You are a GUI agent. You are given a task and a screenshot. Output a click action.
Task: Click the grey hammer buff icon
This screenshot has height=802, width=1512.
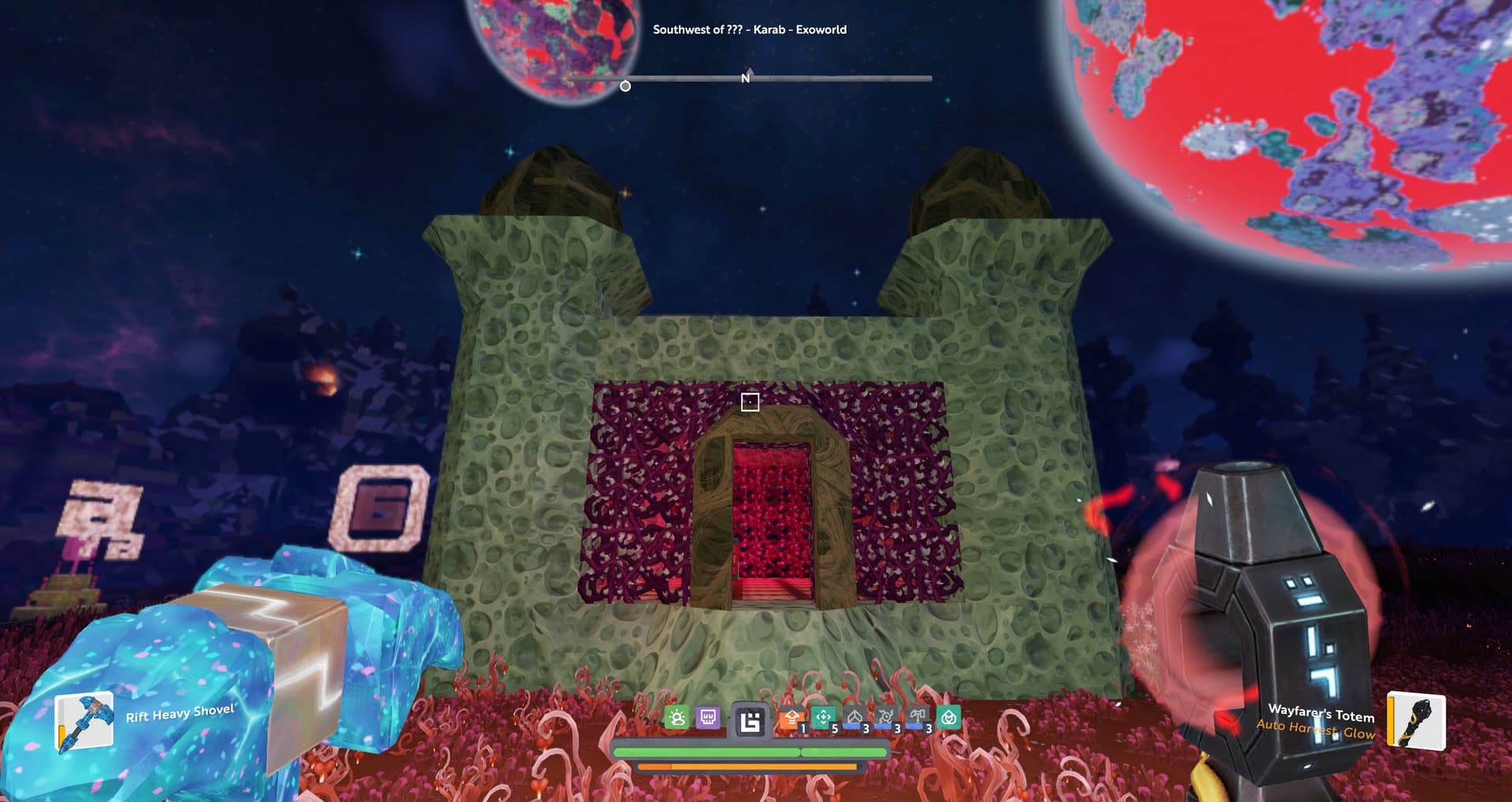click(x=917, y=718)
